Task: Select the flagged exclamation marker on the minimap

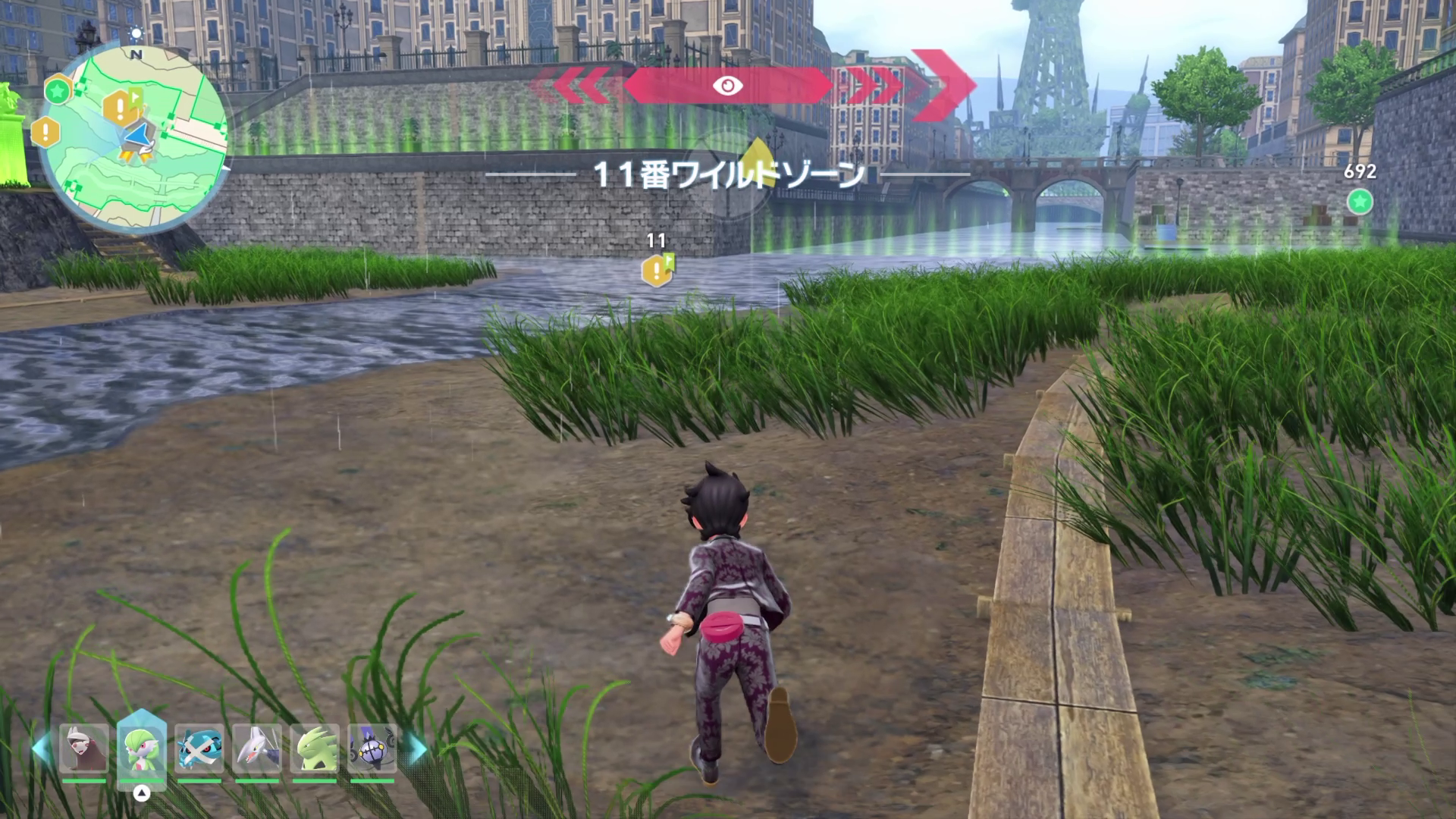Action: coord(121,108)
